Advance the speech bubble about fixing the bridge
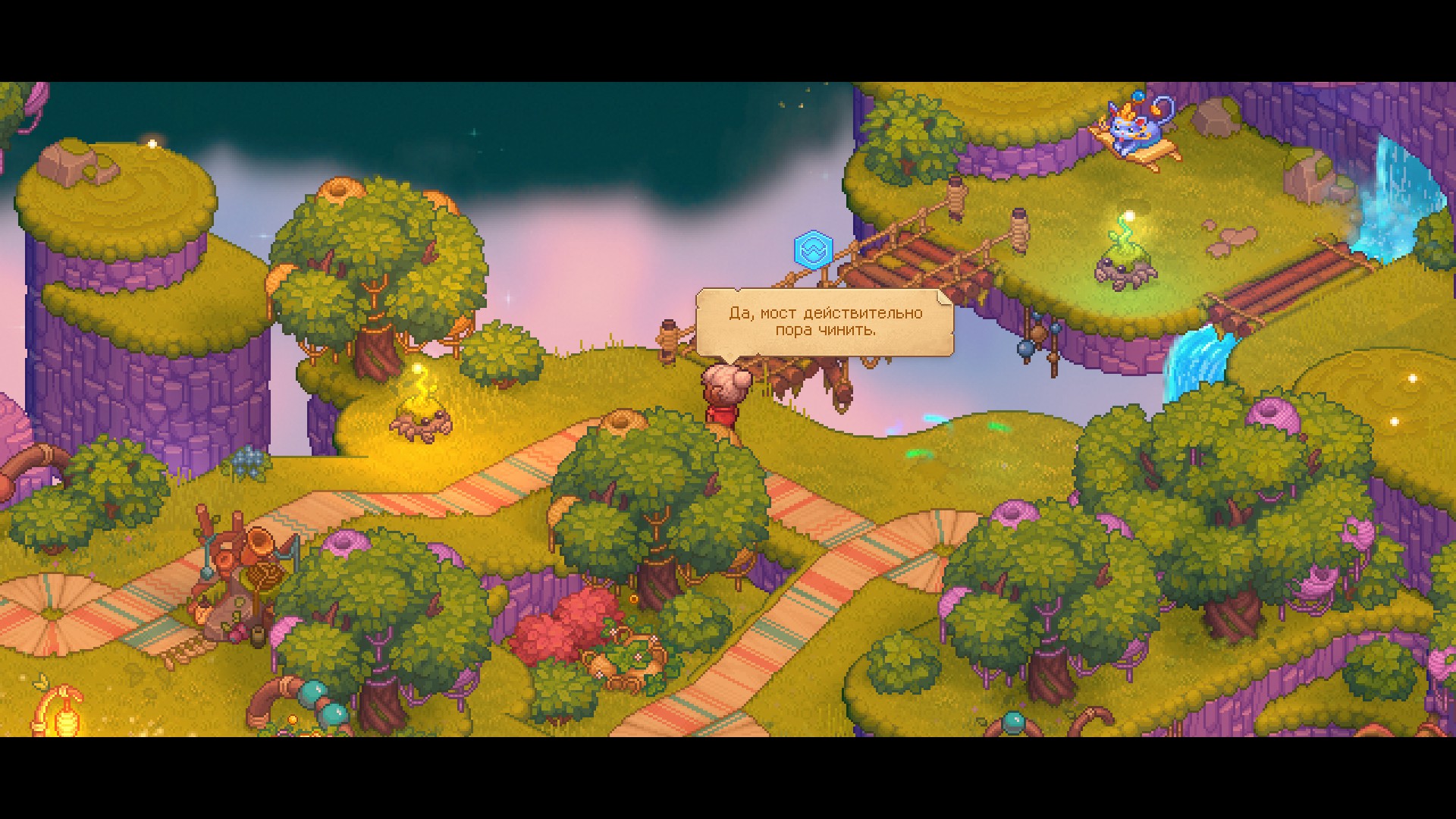The height and width of the screenshot is (819, 1456). [824, 322]
